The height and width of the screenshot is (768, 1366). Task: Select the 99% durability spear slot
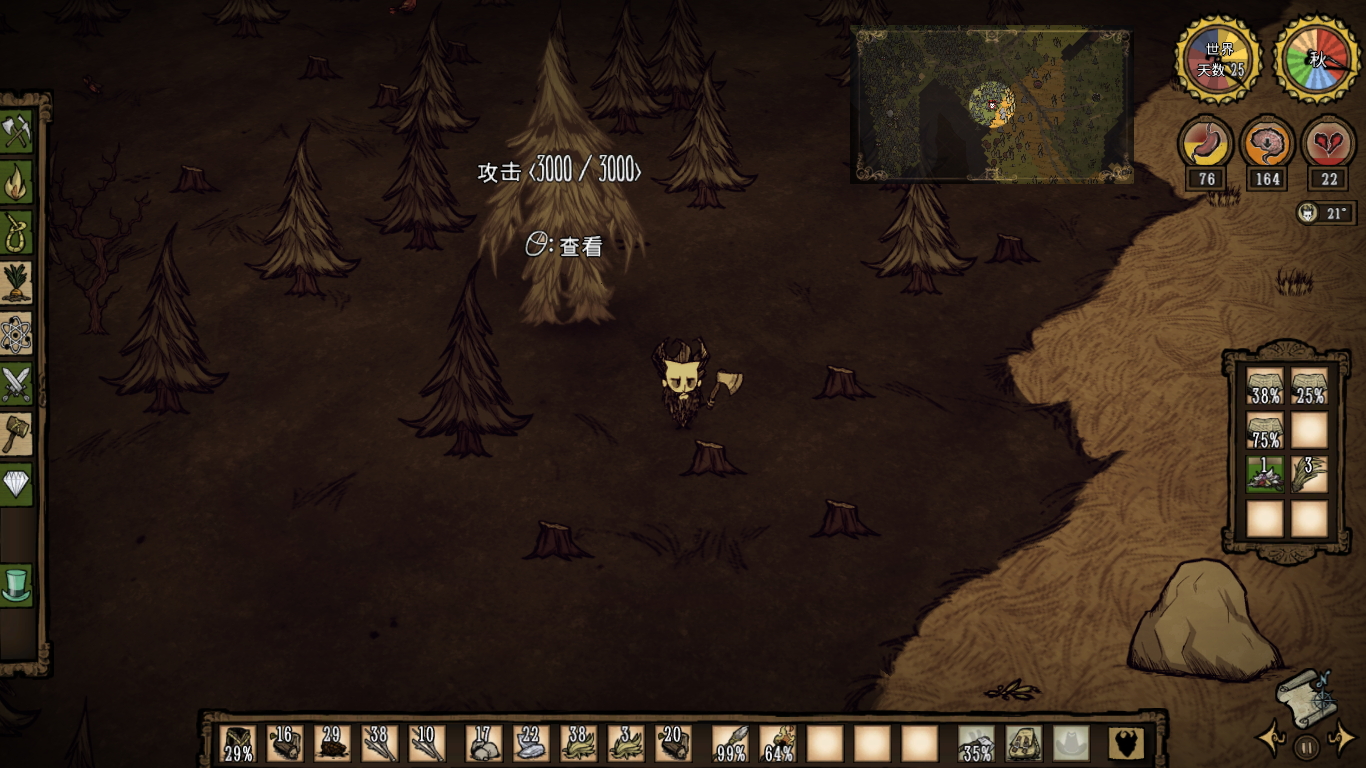coord(729,744)
